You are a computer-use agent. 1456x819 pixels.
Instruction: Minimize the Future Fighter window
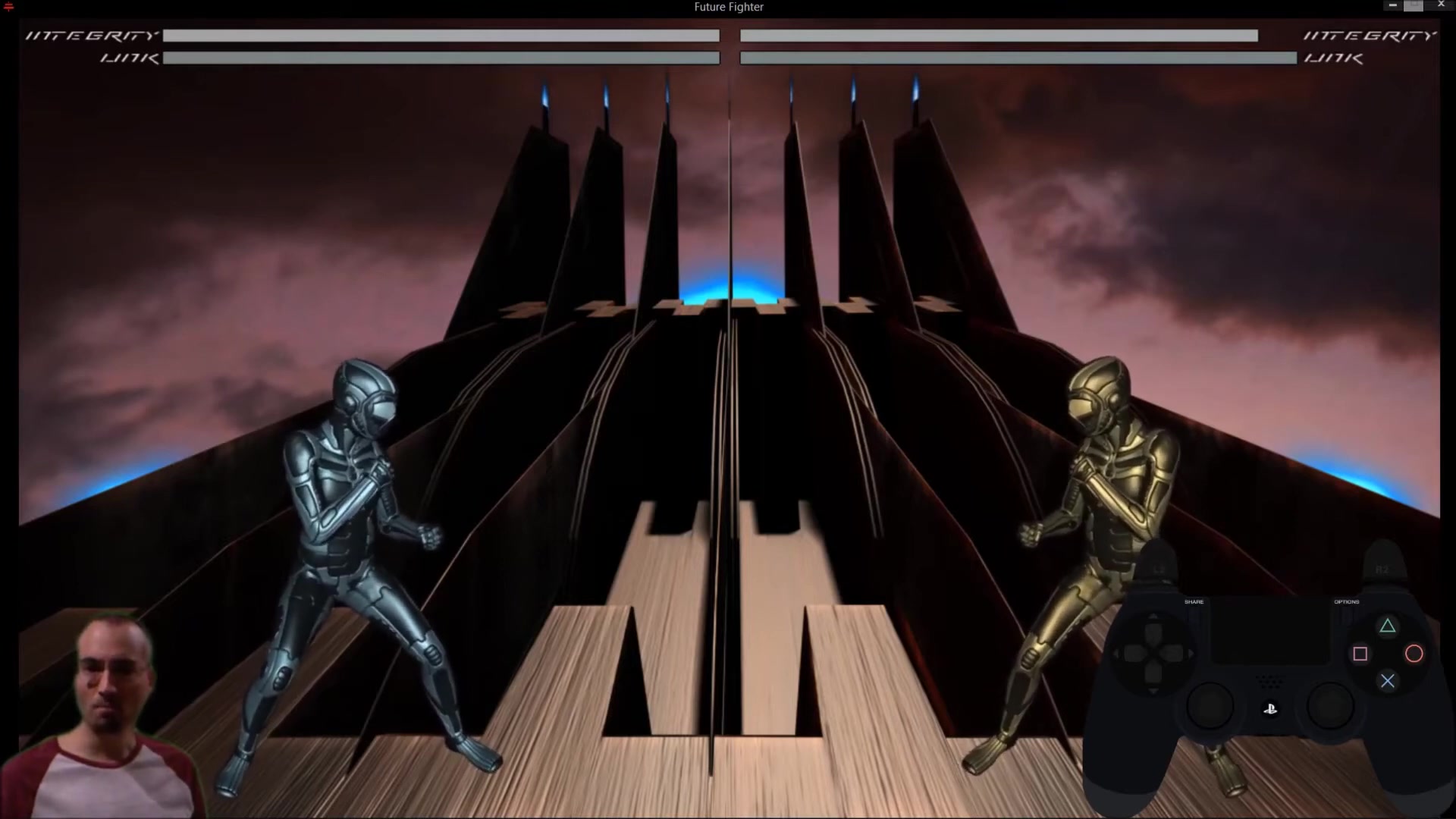(x=1392, y=6)
